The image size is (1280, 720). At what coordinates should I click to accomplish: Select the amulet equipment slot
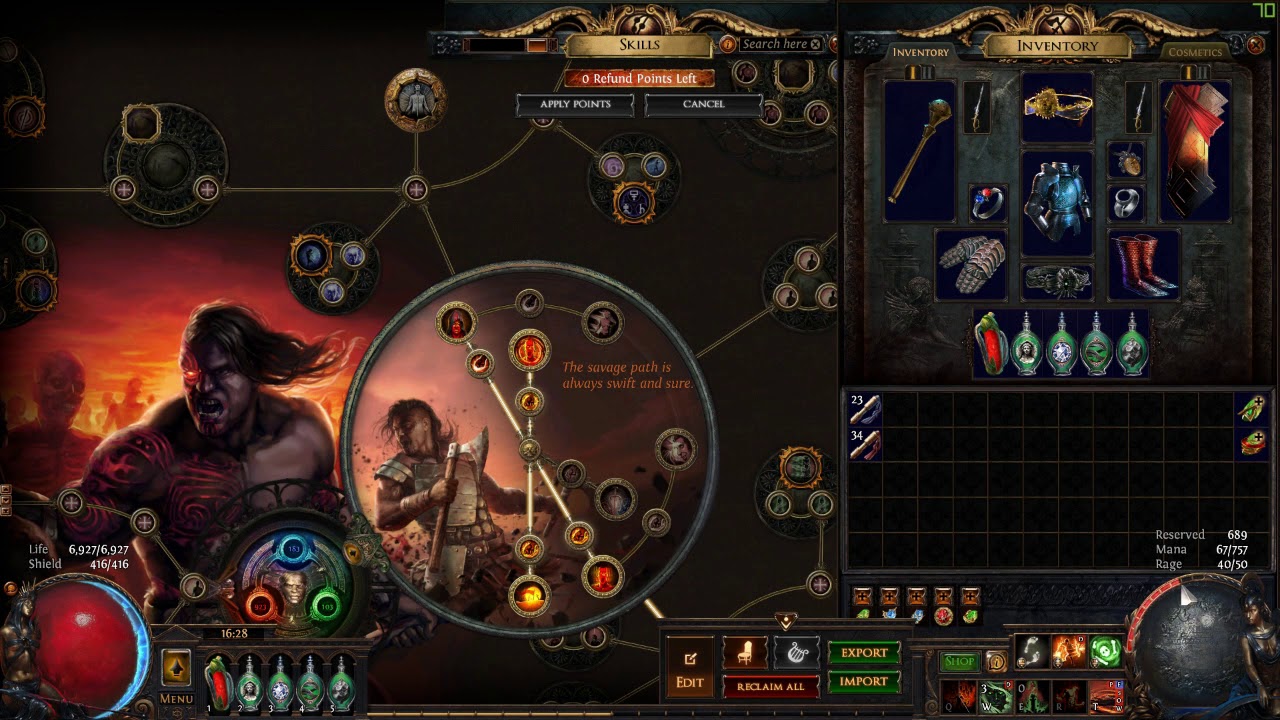coord(1126,160)
